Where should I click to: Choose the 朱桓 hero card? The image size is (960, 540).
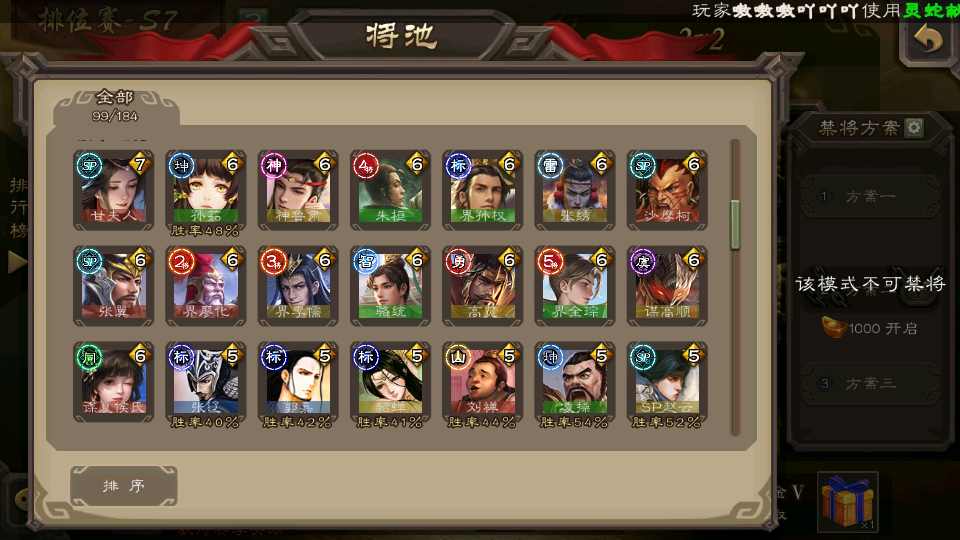pos(390,190)
